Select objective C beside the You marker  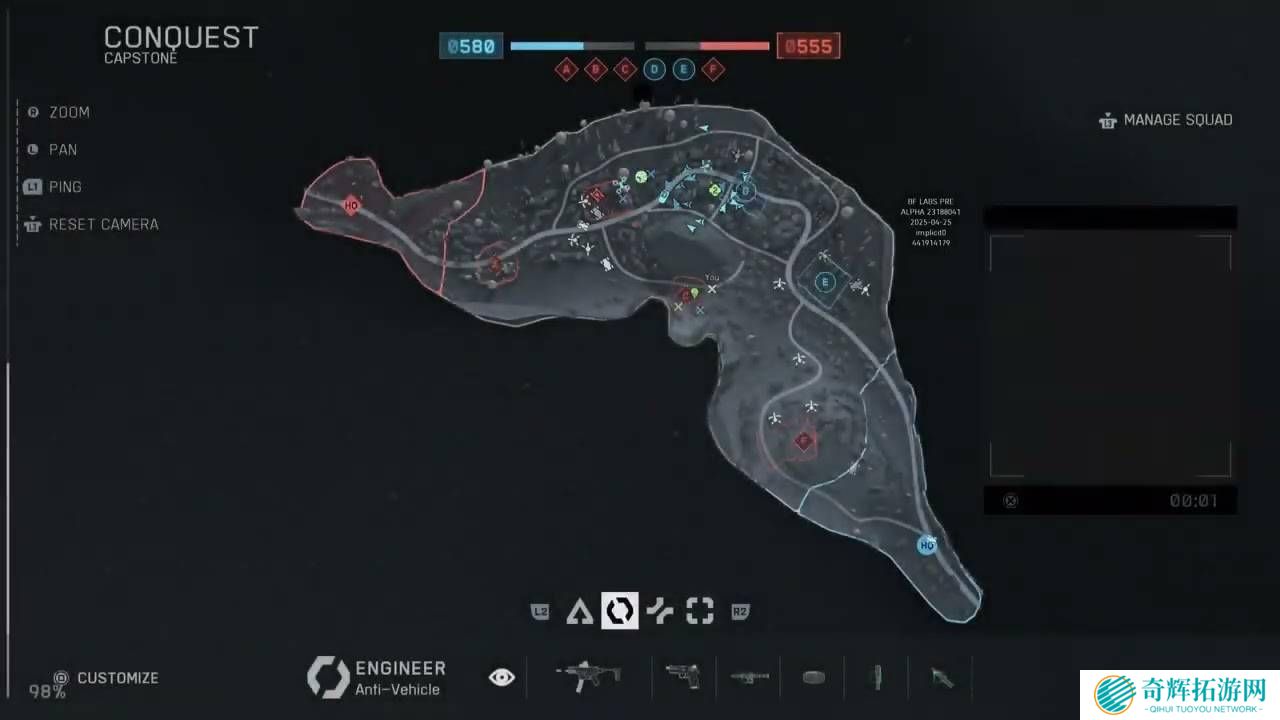click(686, 295)
